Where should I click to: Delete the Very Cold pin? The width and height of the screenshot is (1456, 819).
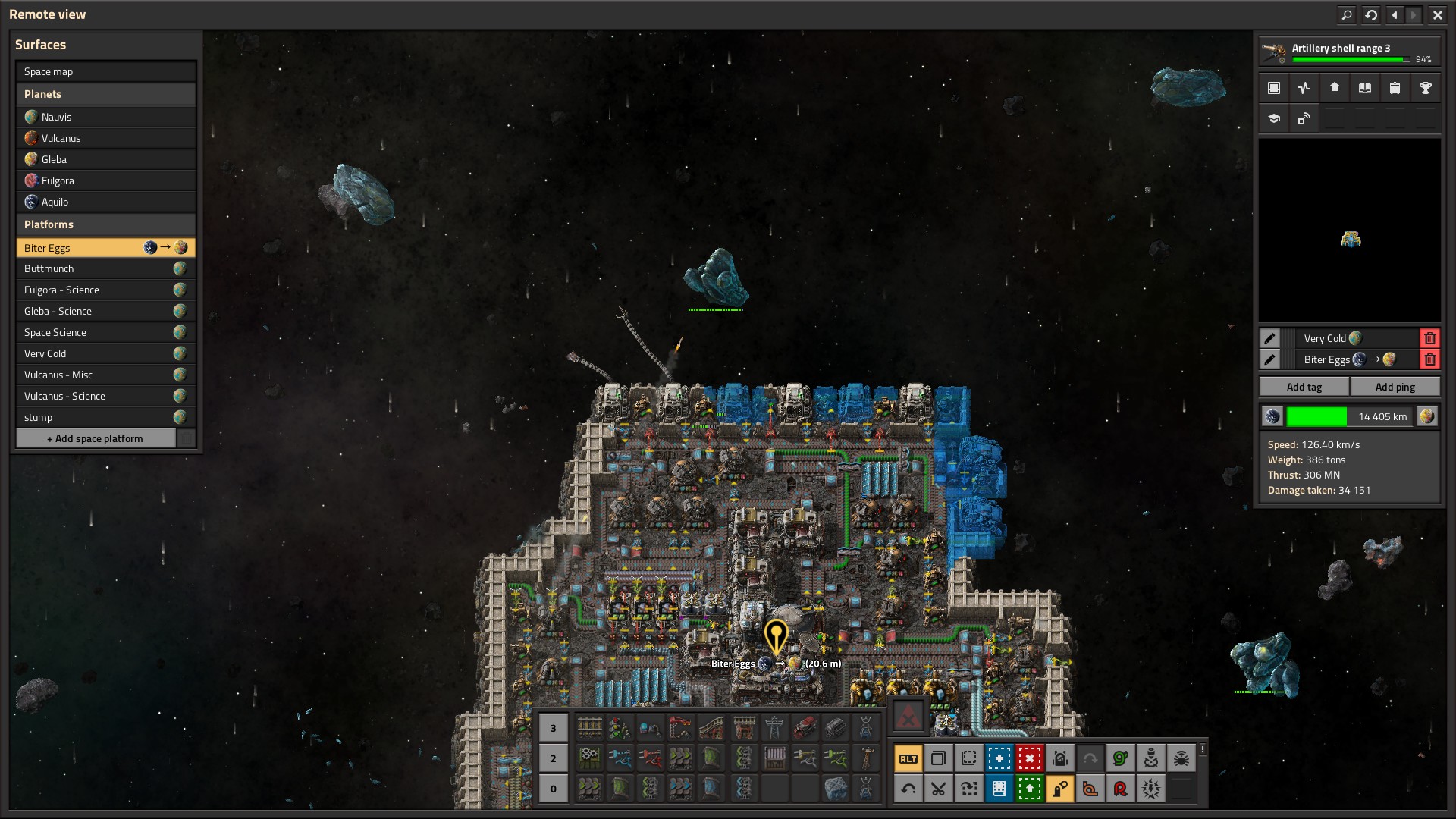(1429, 338)
